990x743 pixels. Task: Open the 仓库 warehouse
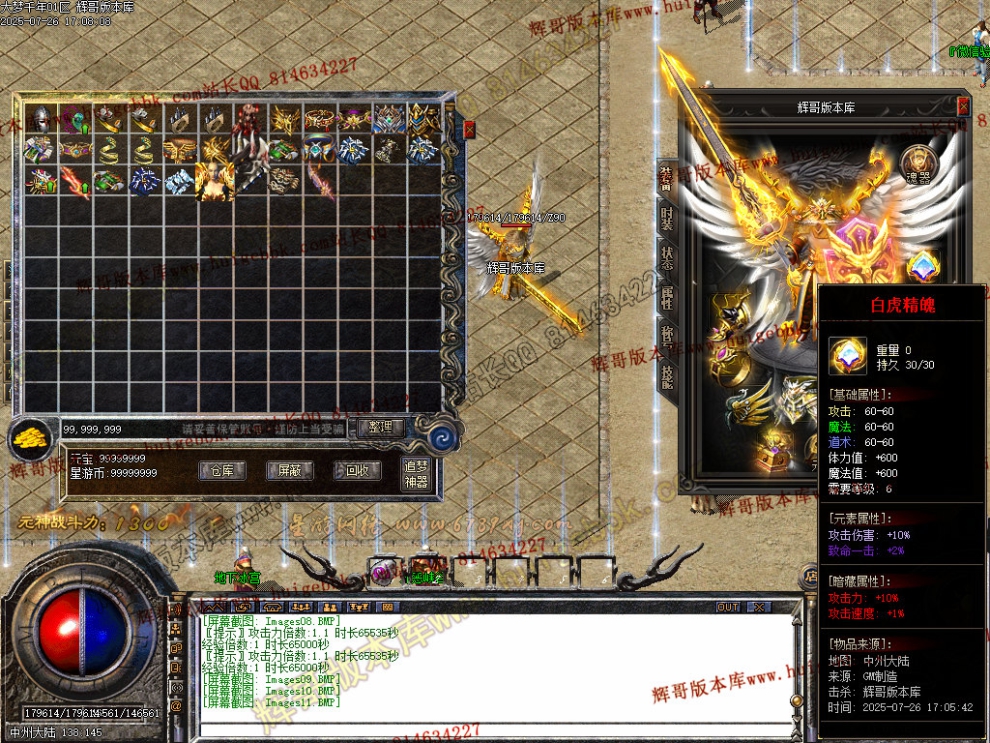click(223, 470)
